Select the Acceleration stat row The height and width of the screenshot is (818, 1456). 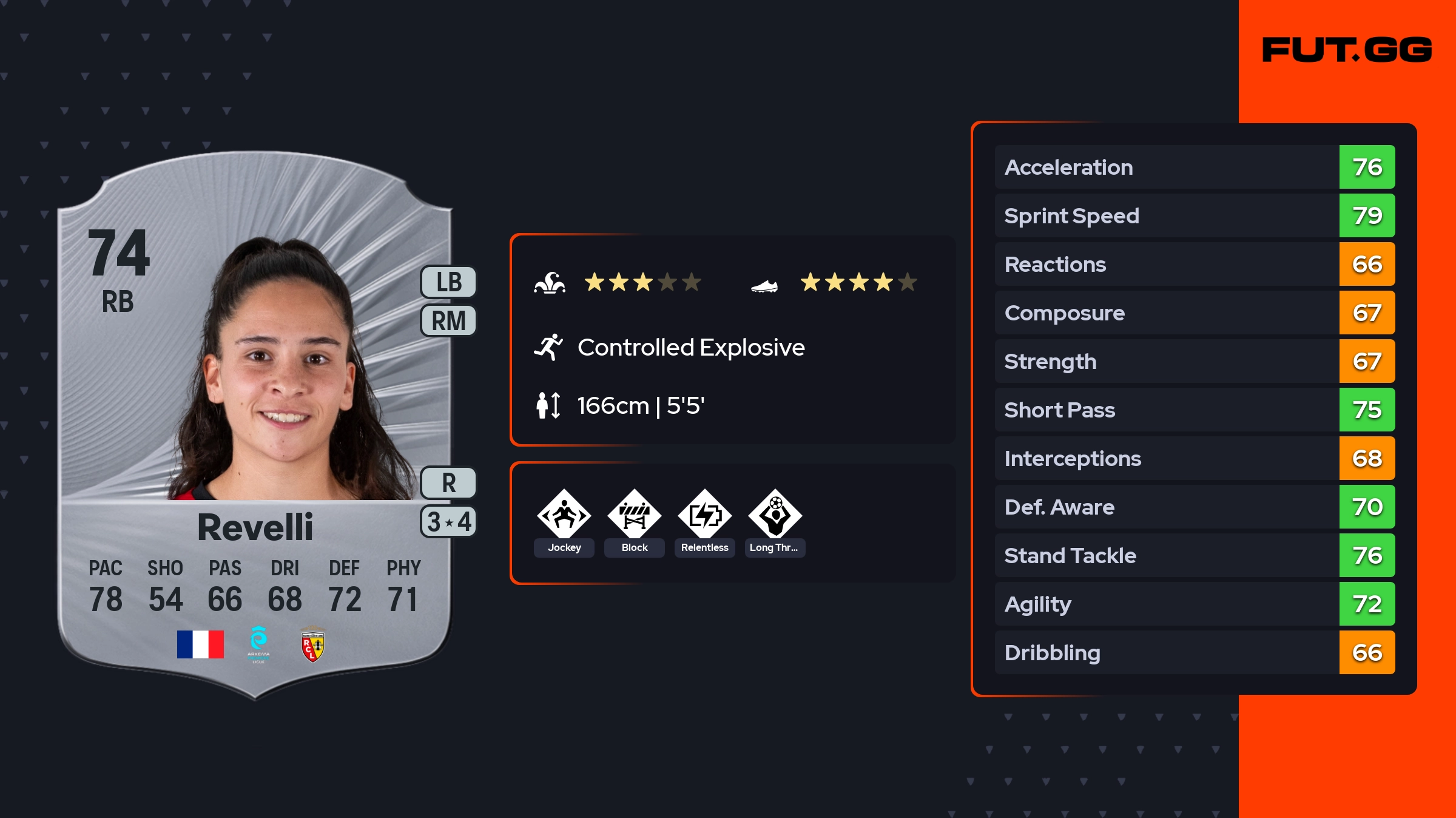pos(1195,167)
